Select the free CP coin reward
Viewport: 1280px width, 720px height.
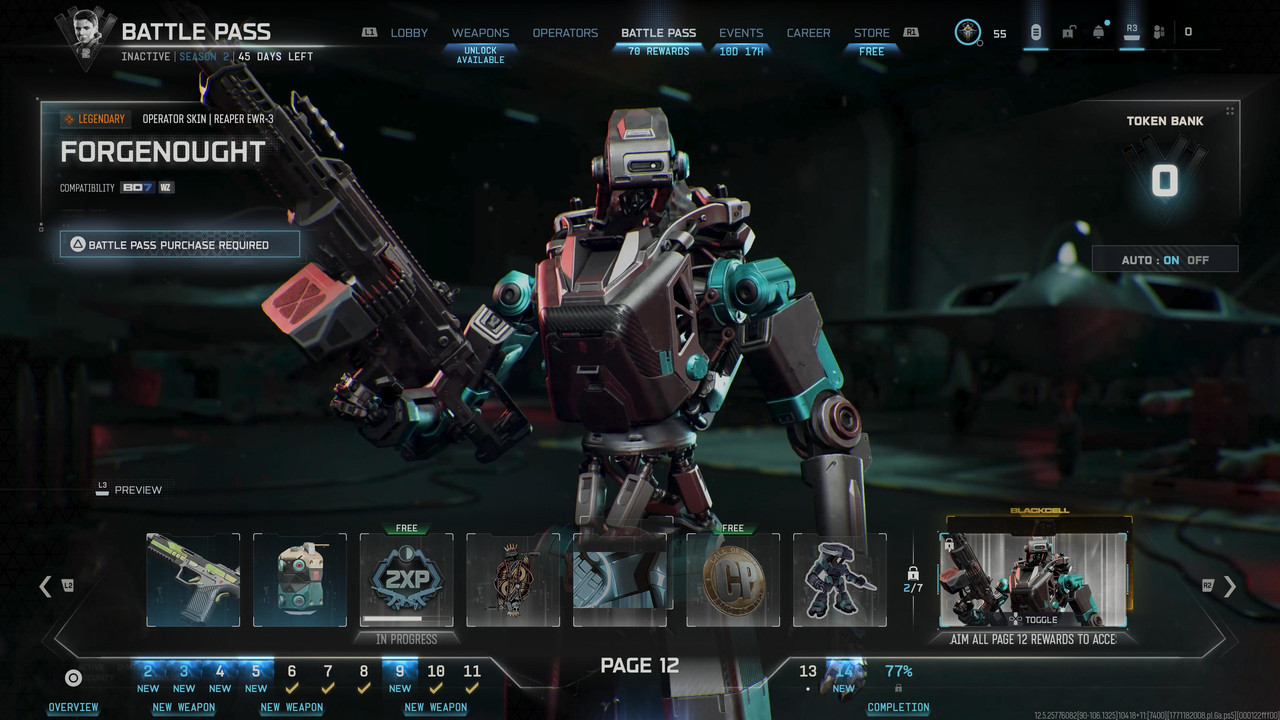tap(733, 580)
